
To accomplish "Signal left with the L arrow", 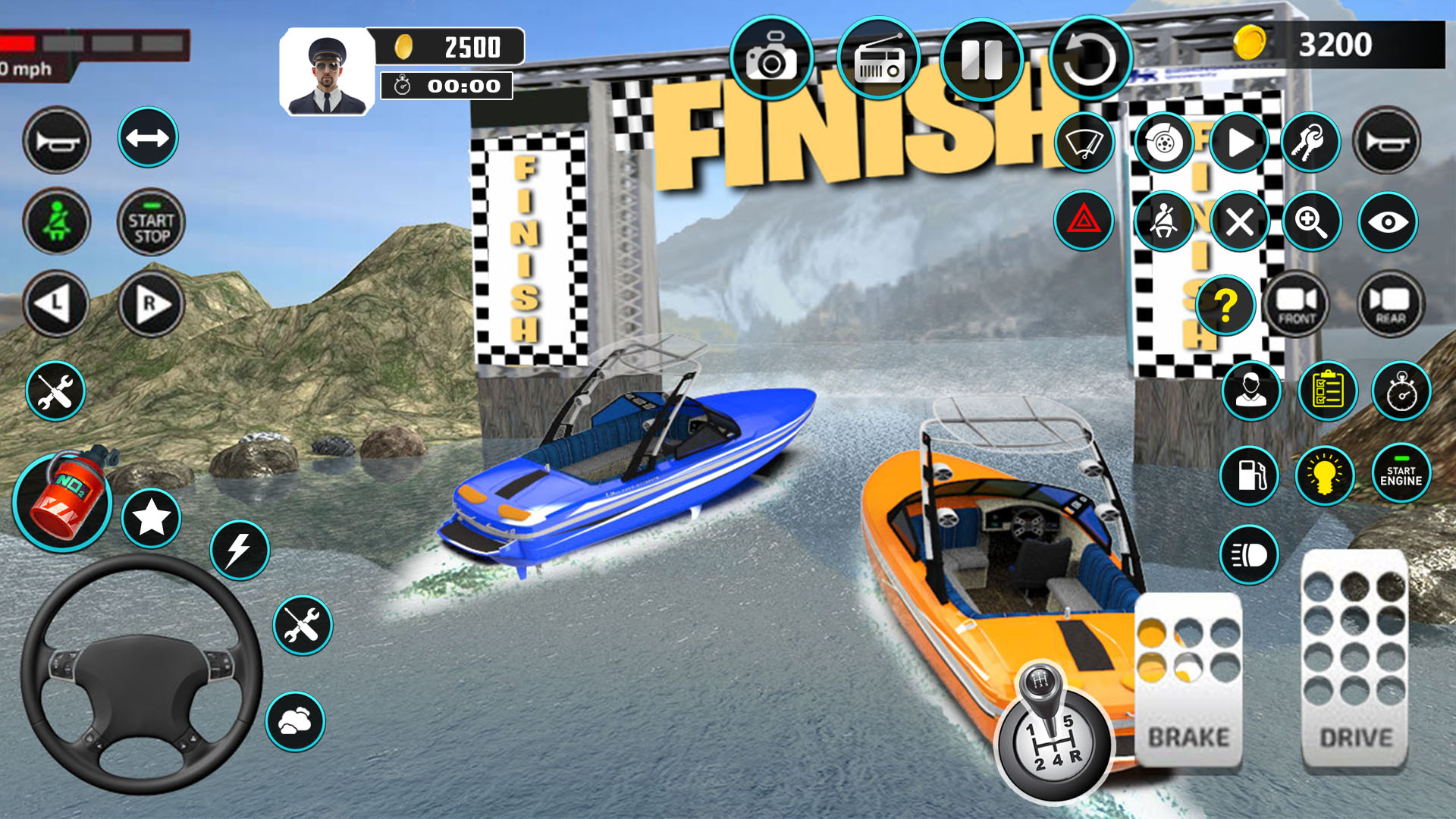I will (x=56, y=304).
